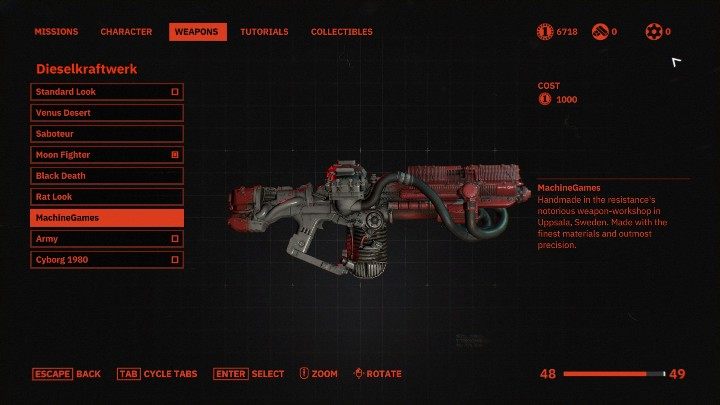Image resolution: width=720 pixels, height=405 pixels.
Task: Select the Rat Look skin
Action: tap(106, 197)
